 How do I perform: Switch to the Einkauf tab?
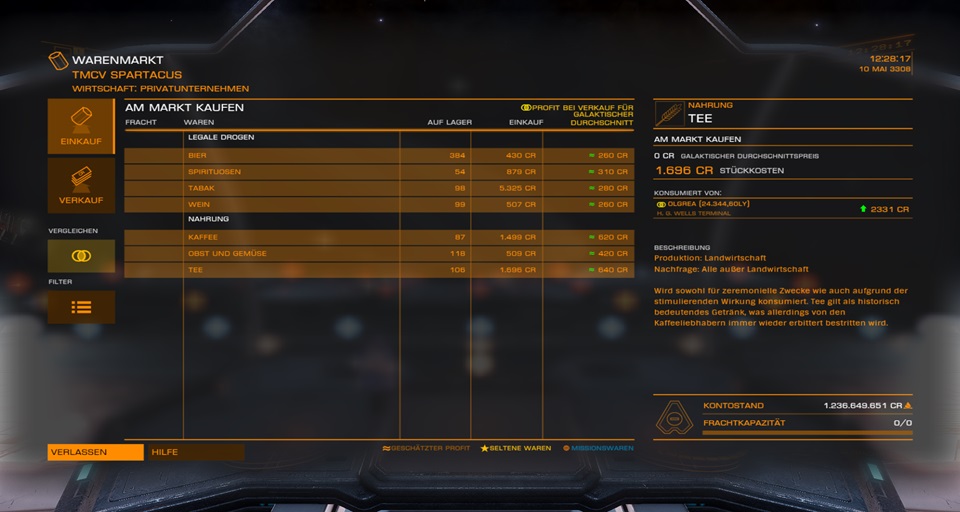click(81, 126)
